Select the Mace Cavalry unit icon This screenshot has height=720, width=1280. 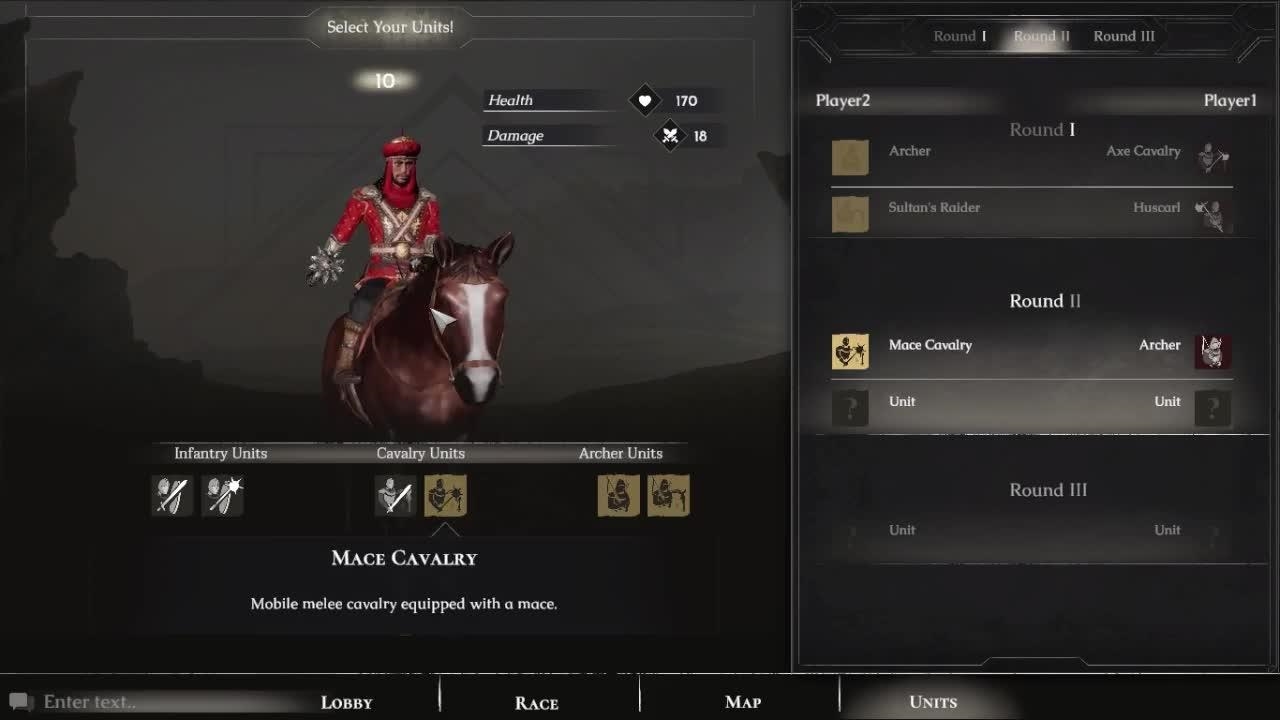[x=445, y=495]
